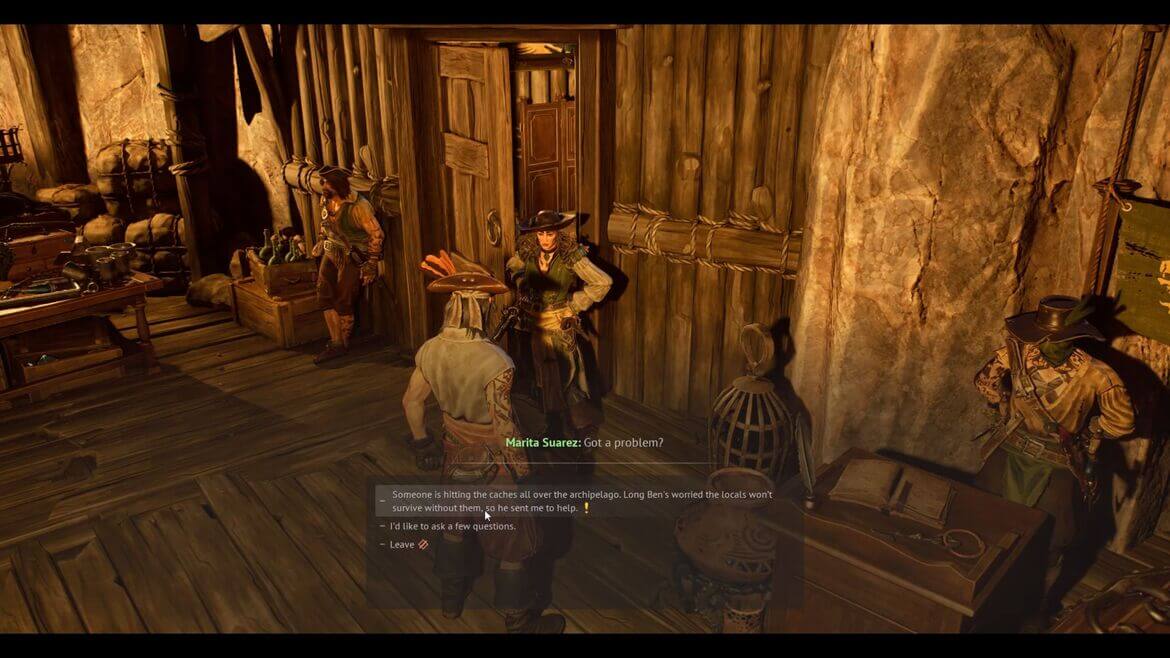Select "I'd like to ask a few questions"
The image size is (1170, 658).
(x=453, y=526)
